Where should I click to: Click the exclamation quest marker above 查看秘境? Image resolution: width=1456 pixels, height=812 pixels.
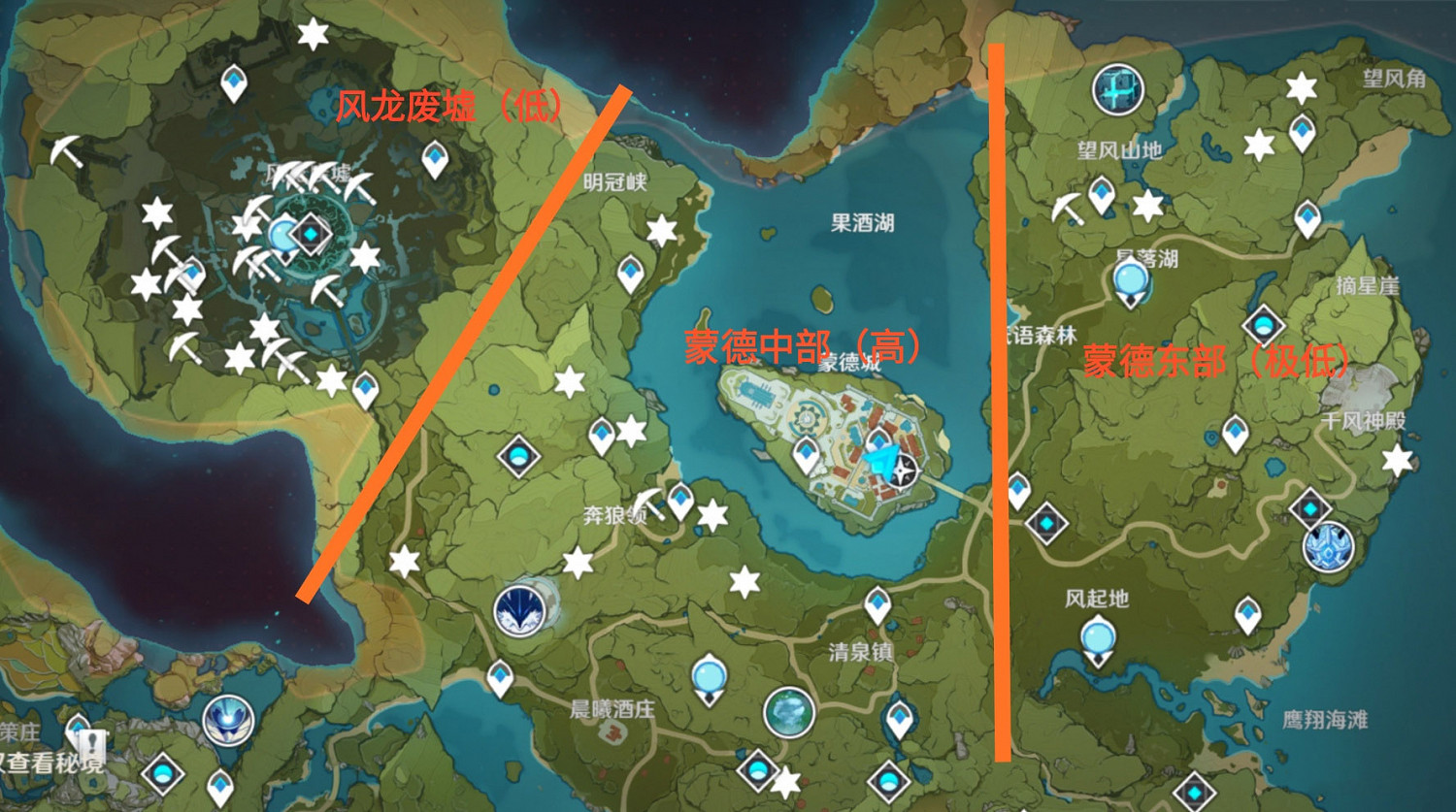[92, 744]
